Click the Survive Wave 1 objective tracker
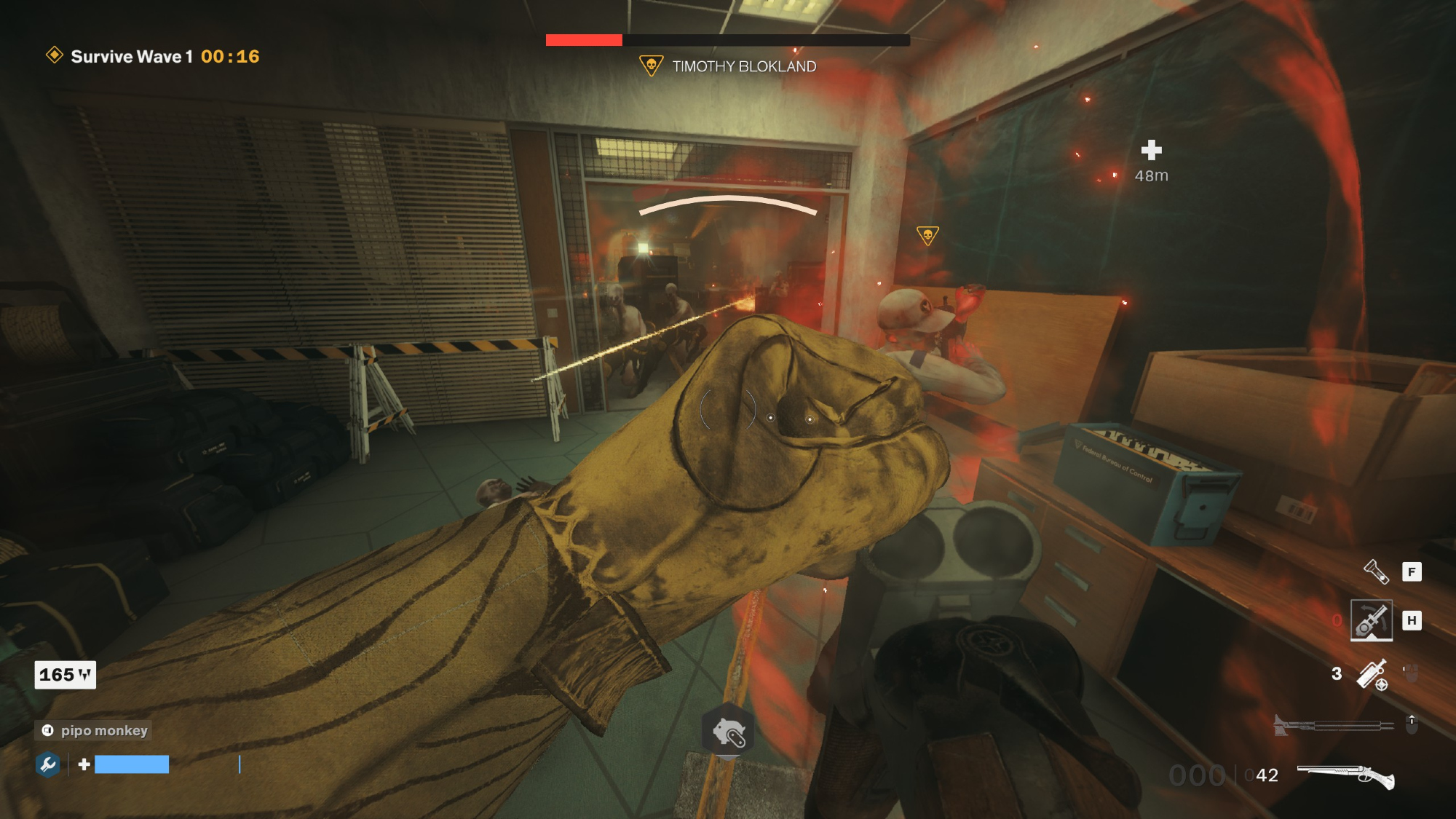Image resolution: width=1456 pixels, height=819 pixels. [153, 56]
